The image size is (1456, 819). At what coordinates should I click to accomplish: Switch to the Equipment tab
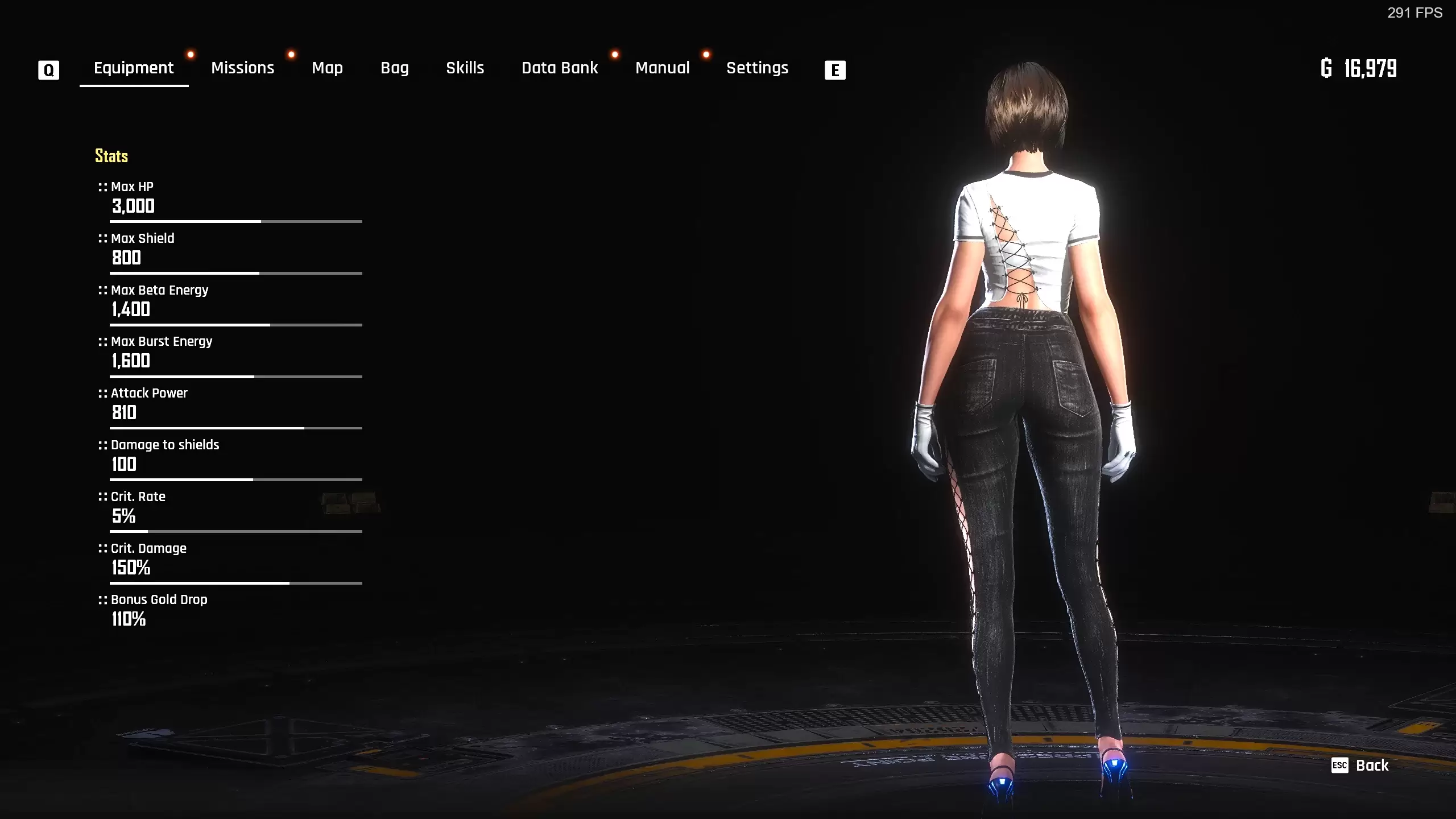click(x=134, y=68)
